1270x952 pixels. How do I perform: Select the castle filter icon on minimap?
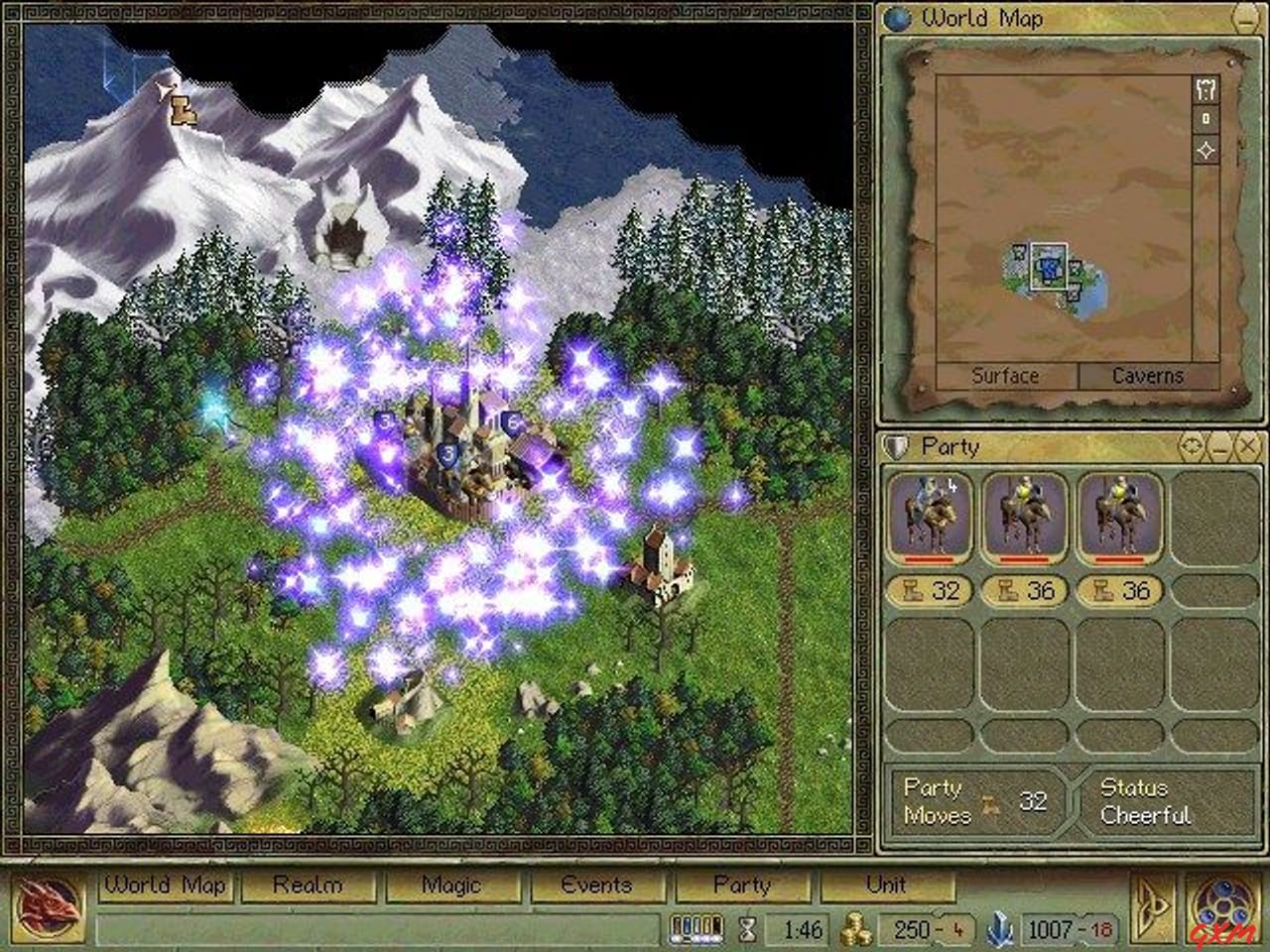coord(1205,89)
